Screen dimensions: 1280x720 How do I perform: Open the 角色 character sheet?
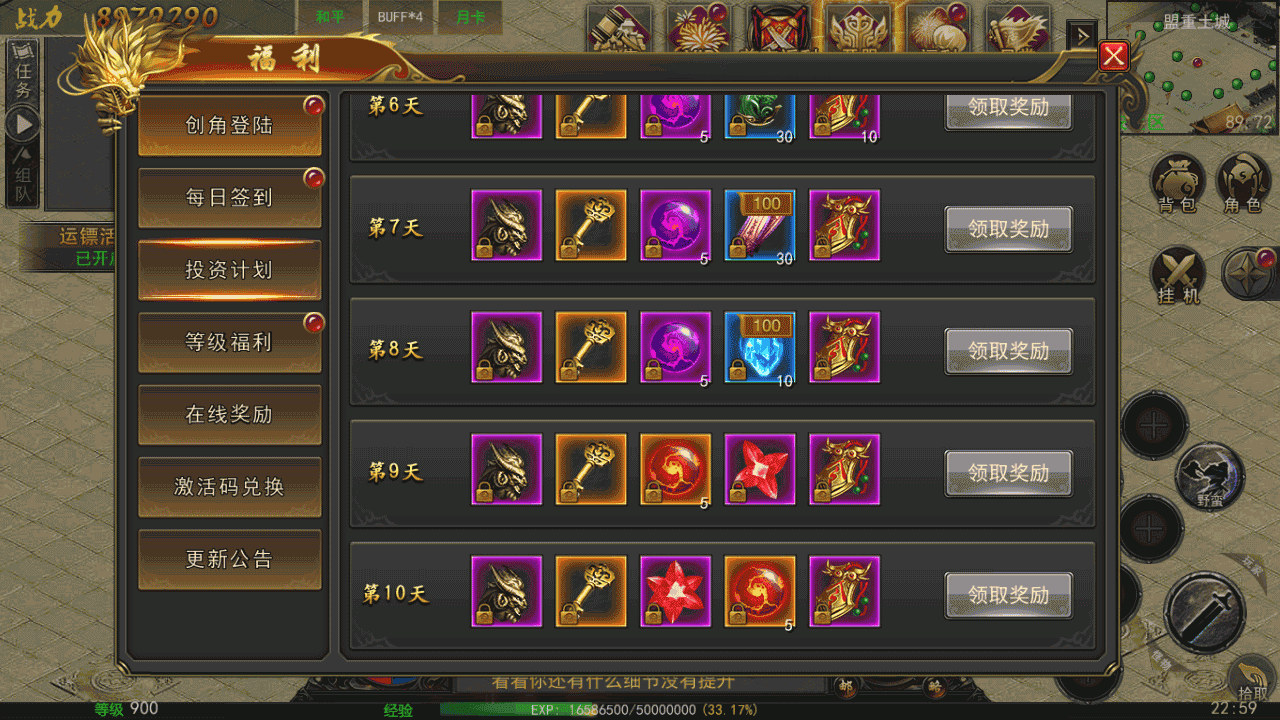coord(1242,183)
